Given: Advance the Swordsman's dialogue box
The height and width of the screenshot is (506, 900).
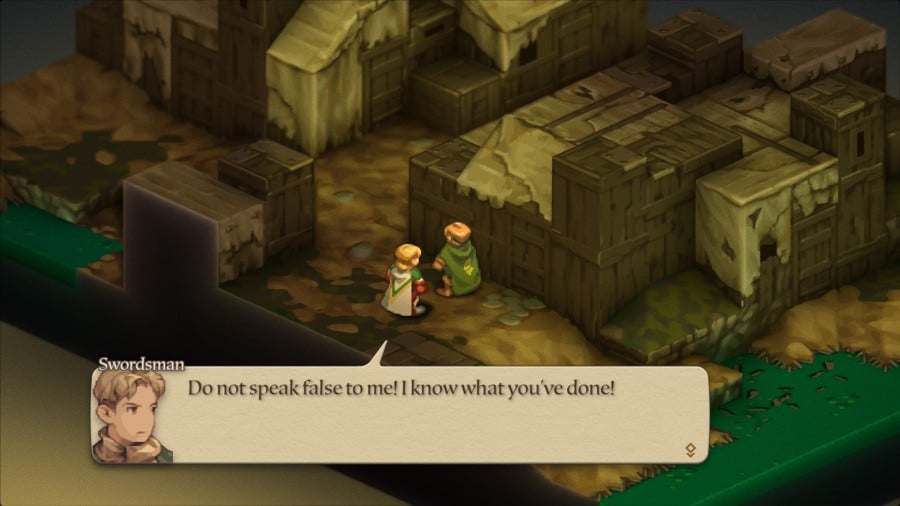Looking at the screenshot, I should [x=400, y=414].
